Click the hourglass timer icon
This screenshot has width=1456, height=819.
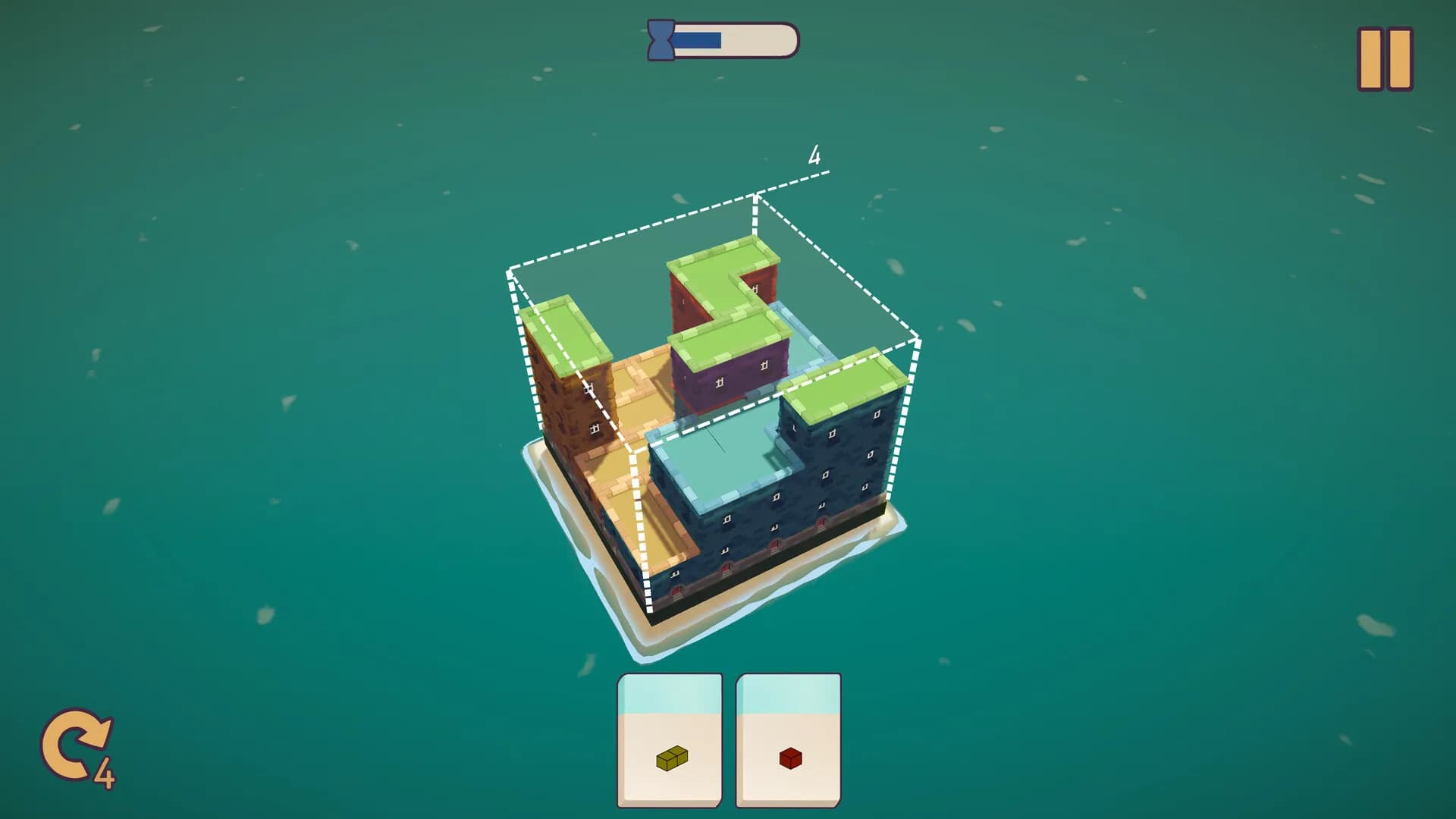tap(661, 39)
